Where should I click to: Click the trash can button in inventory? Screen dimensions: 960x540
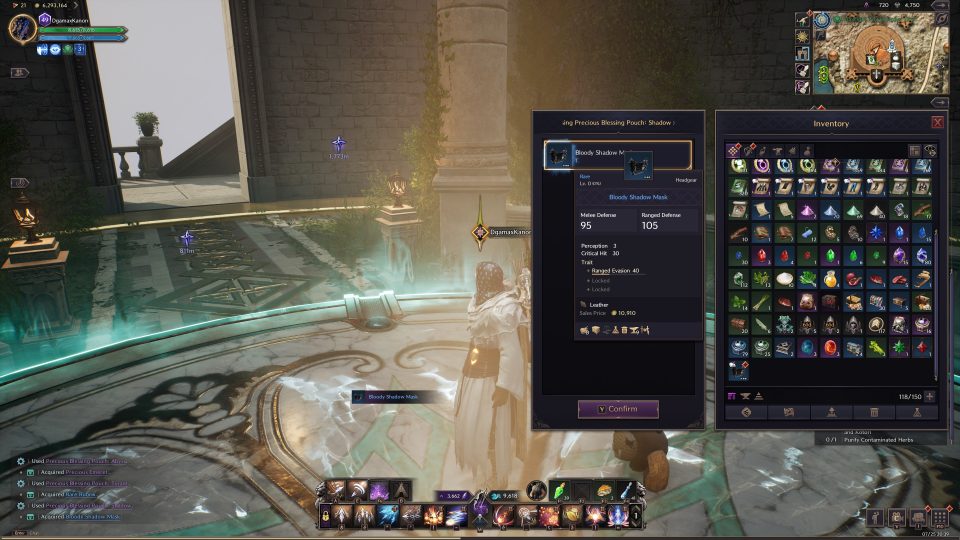pos(874,412)
